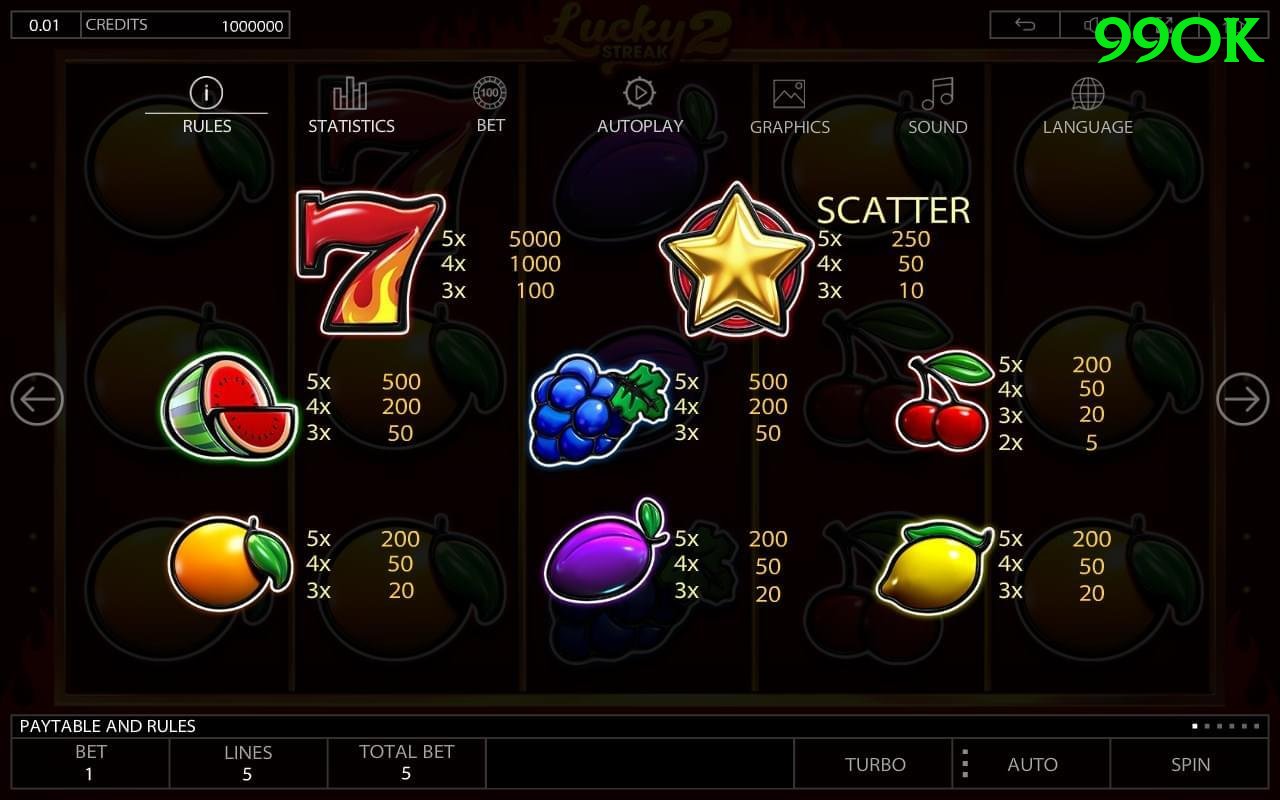The height and width of the screenshot is (800, 1280).
Task: Open Sound settings via music note icon
Action: [935, 95]
